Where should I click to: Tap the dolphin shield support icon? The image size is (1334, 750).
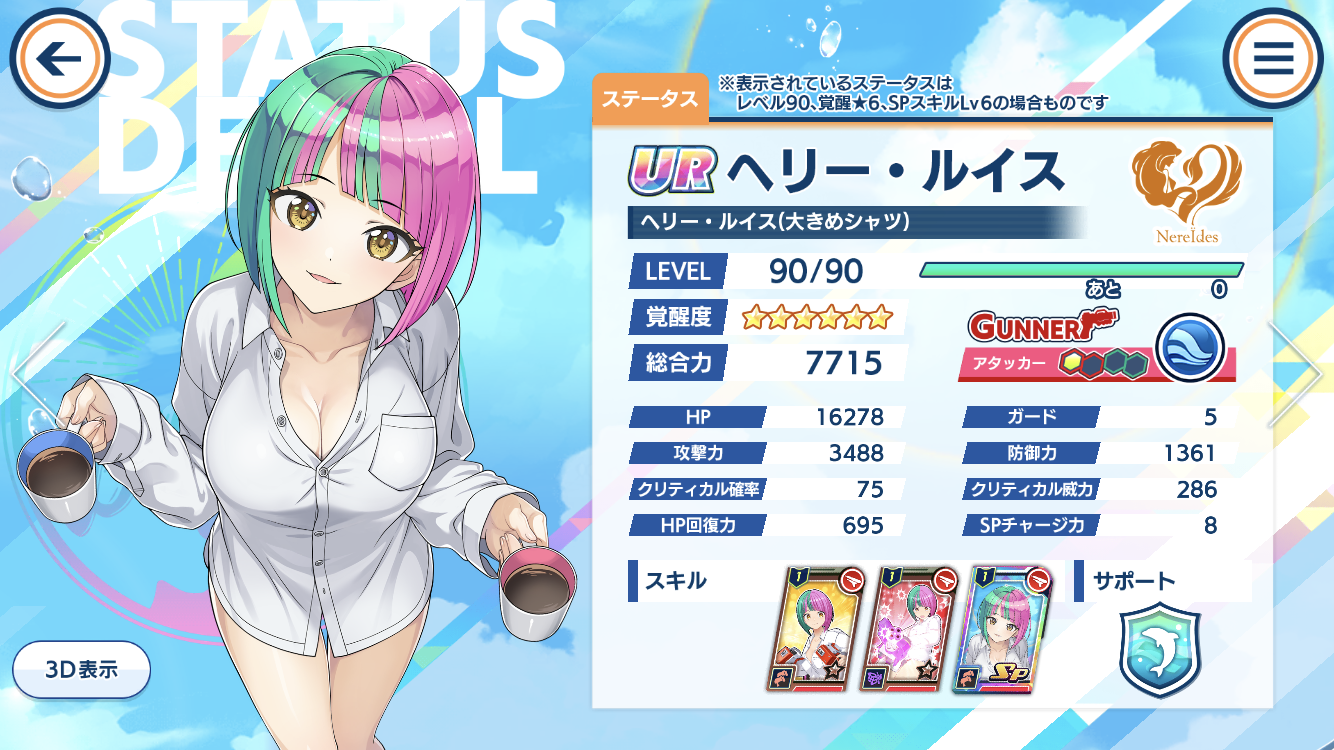[x=1159, y=649]
